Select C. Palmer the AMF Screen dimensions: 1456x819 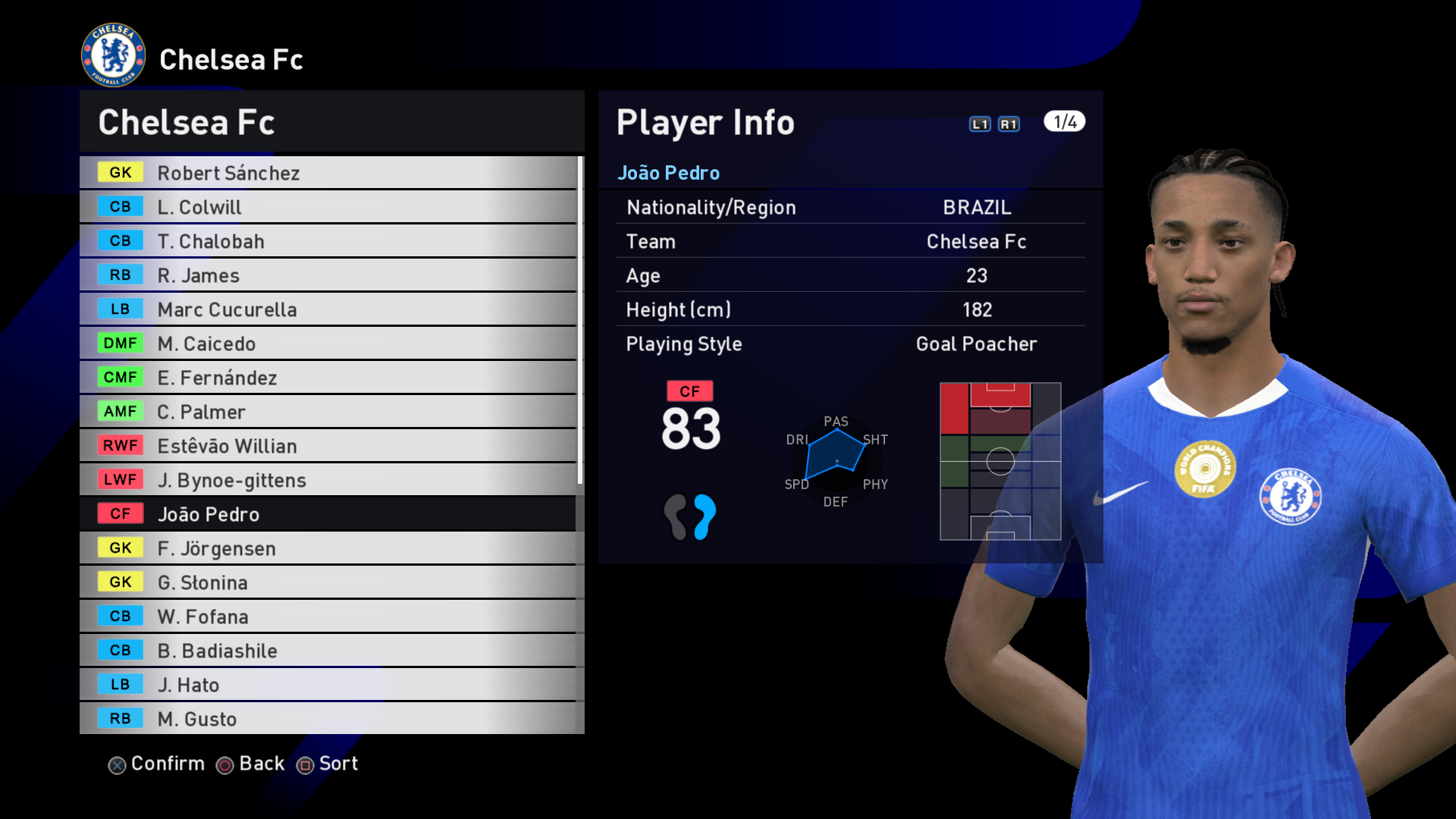point(328,412)
